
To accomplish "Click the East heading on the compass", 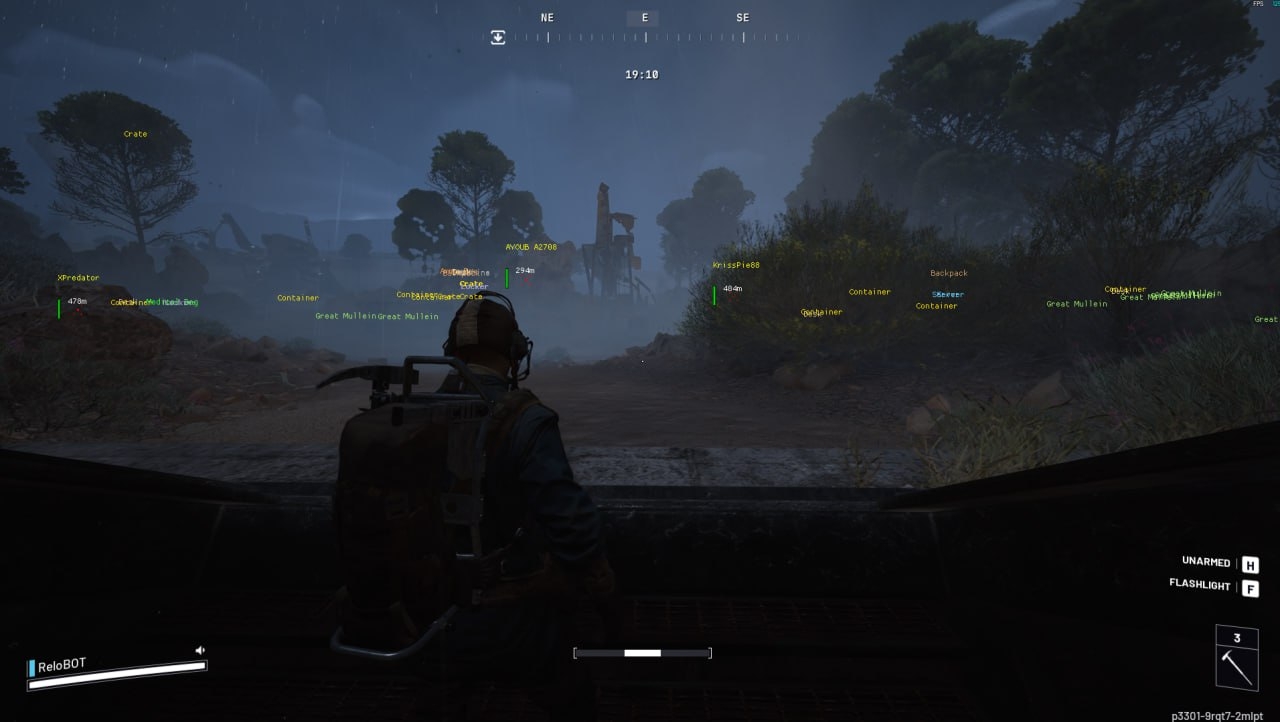I will point(644,18).
